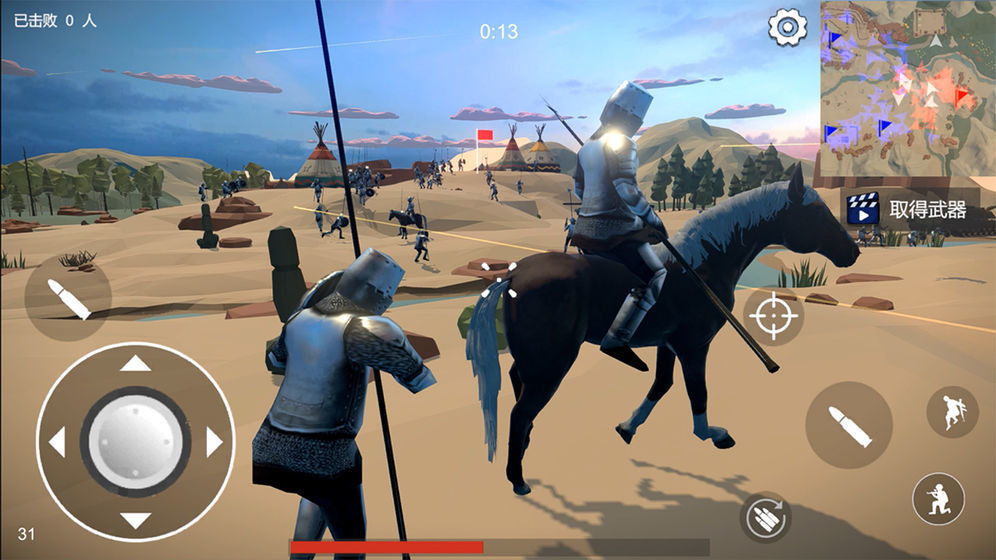Click the joystick's up arrow

pyautogui.click(x=135, y=364)
